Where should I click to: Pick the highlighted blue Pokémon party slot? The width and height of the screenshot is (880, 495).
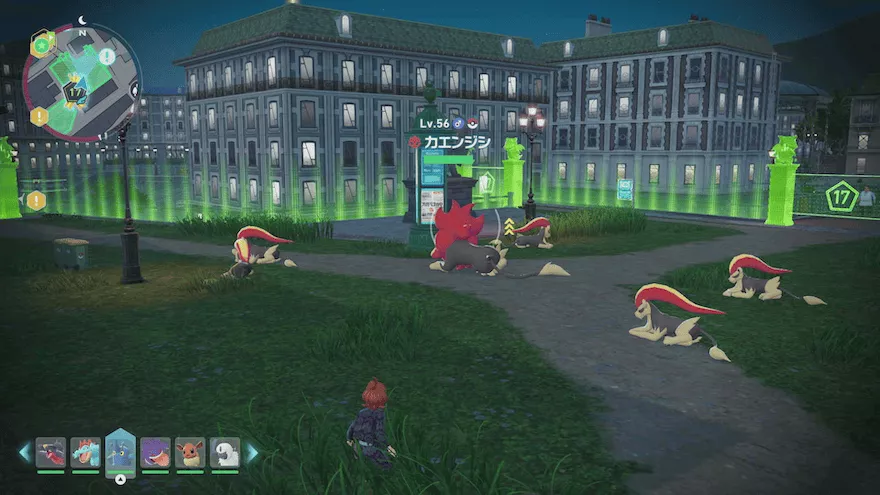120,451
